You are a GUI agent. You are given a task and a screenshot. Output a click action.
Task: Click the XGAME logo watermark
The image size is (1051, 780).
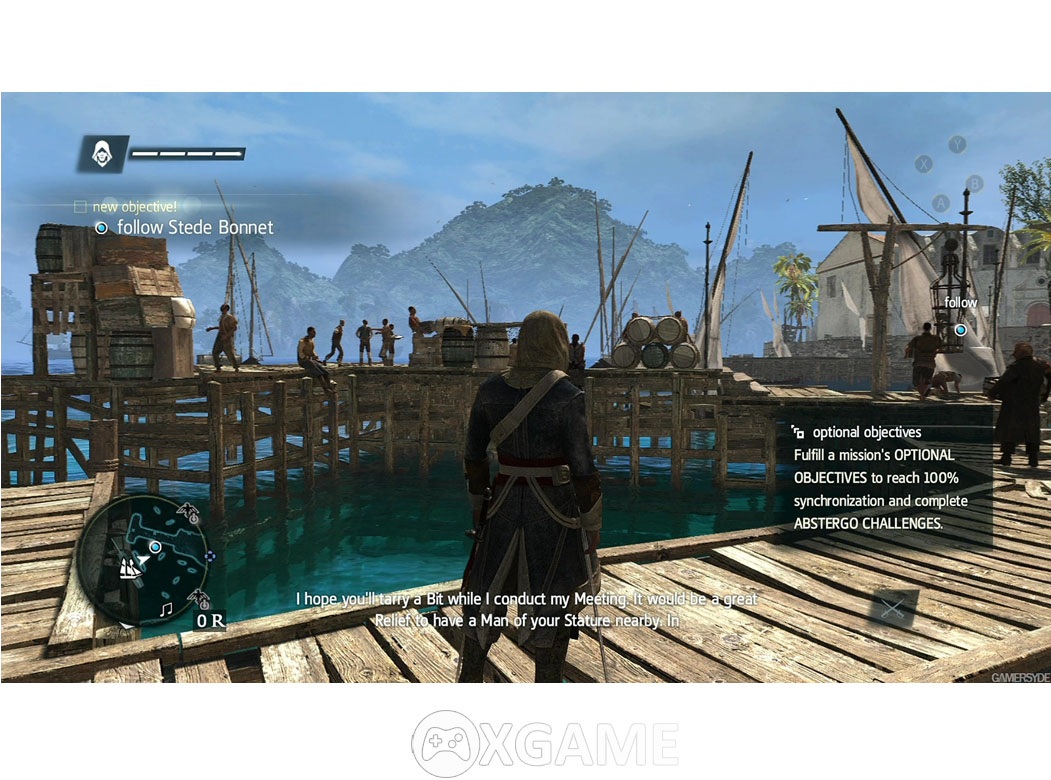(545, 744)
